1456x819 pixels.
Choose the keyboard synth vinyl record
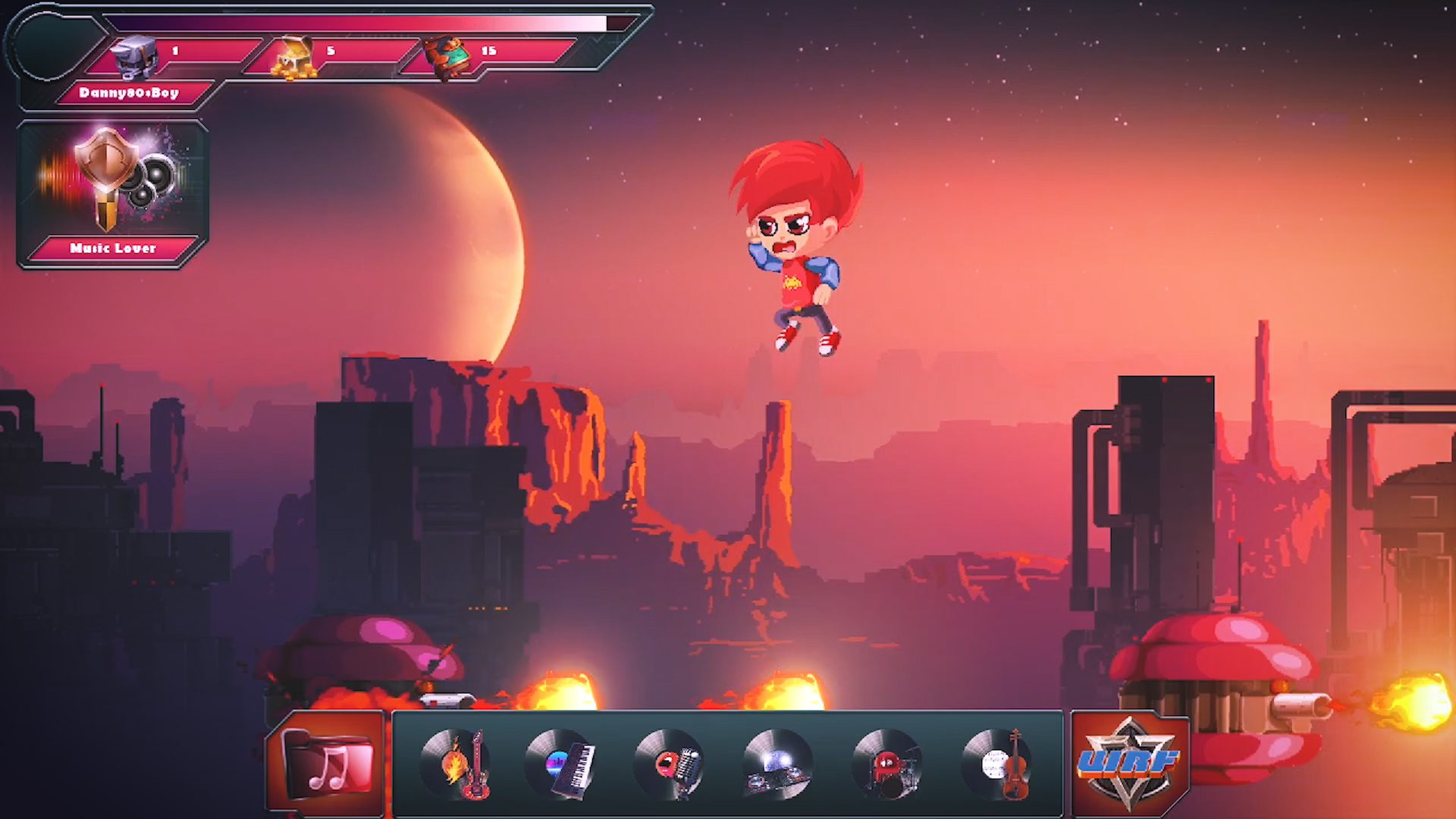tap(563, 764)
